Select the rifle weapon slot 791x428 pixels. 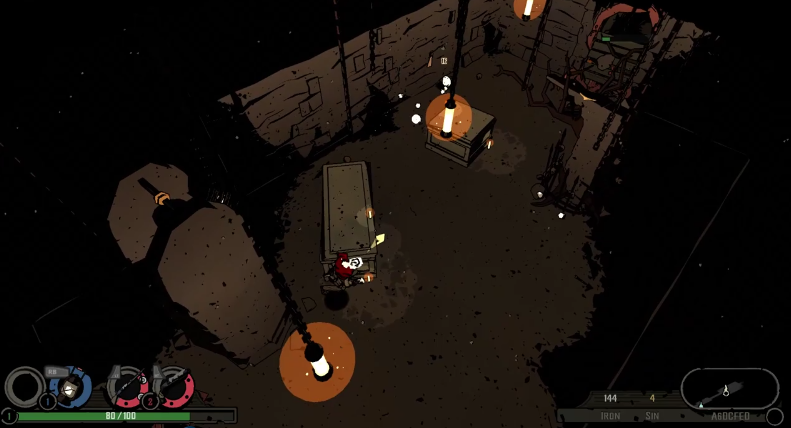coord(130,386)
